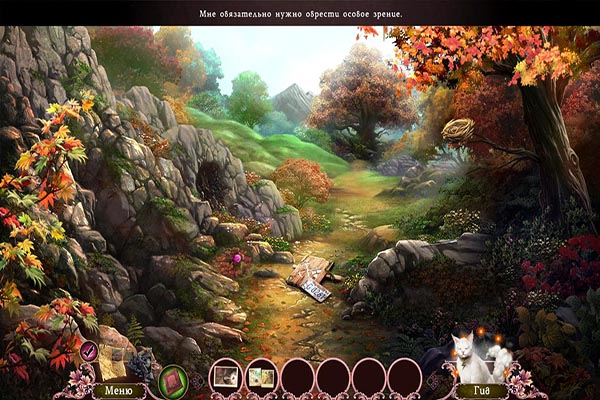Open the folded map parchment
Viewport: 600px width, 400px height.
pyautogui.click(x=110, y=365)
